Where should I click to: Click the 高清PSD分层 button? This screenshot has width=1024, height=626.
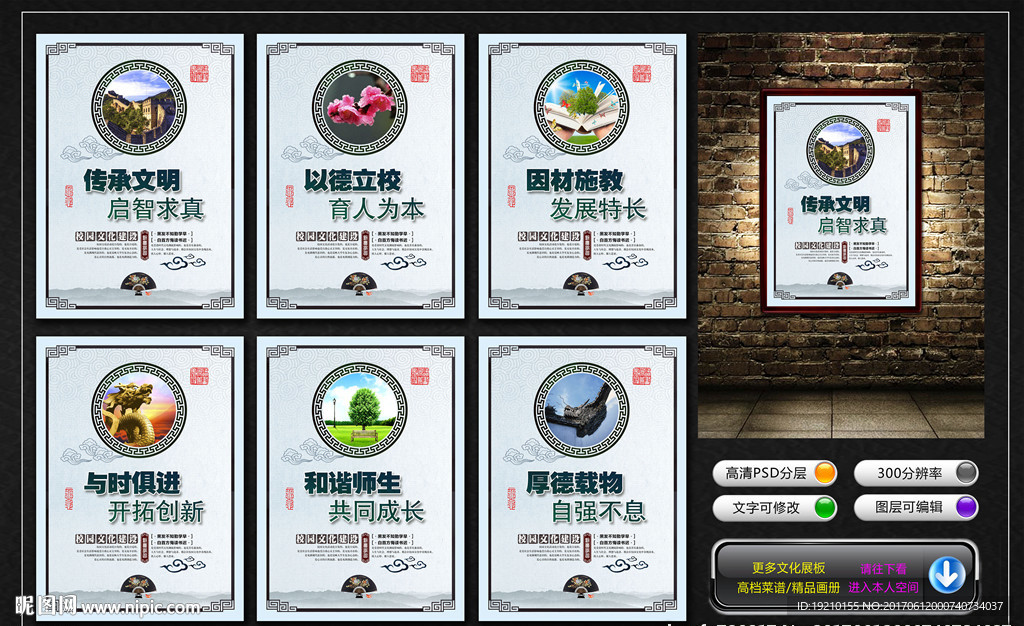coord(775,473)
